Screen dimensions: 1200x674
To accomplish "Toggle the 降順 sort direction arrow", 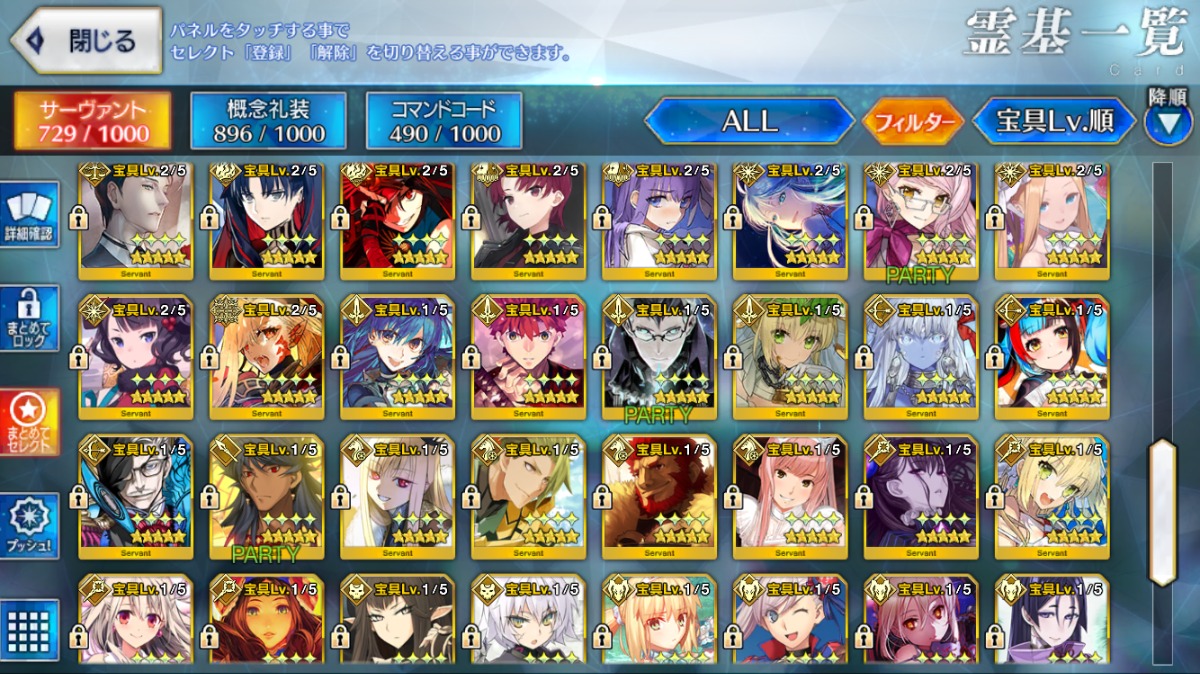I will point(1168,121).
